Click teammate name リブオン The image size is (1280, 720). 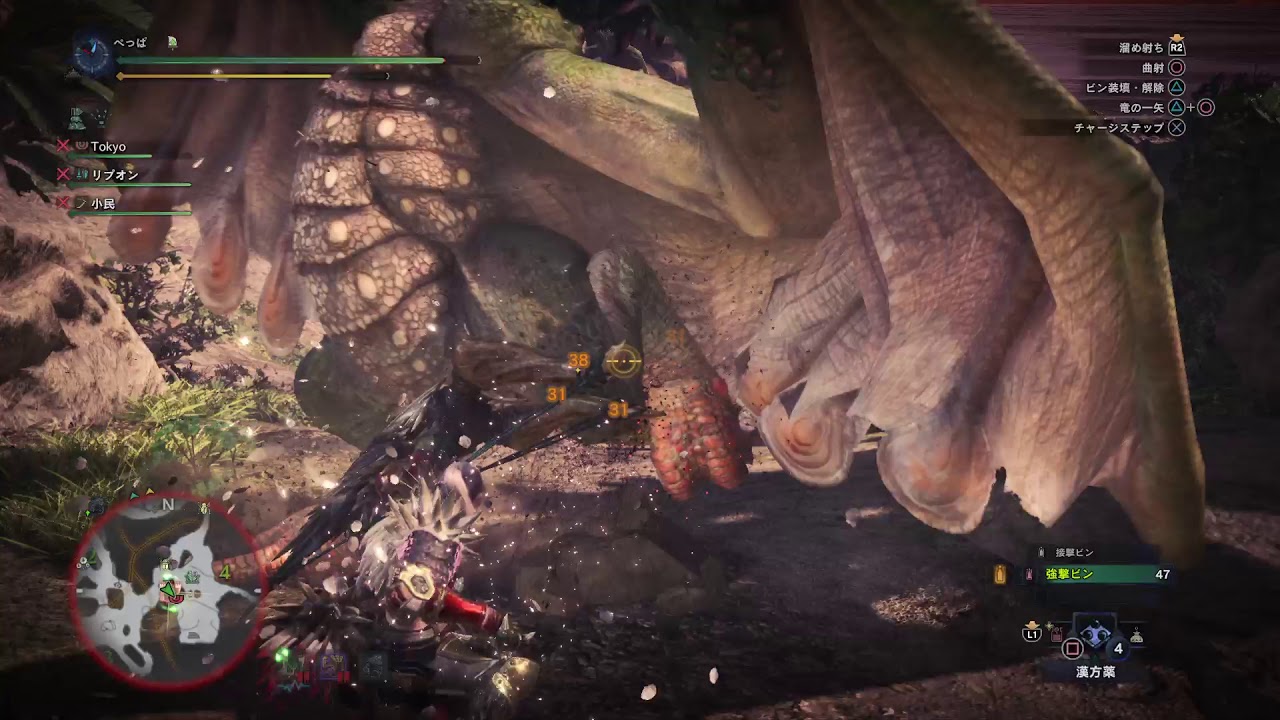(115, 173)
